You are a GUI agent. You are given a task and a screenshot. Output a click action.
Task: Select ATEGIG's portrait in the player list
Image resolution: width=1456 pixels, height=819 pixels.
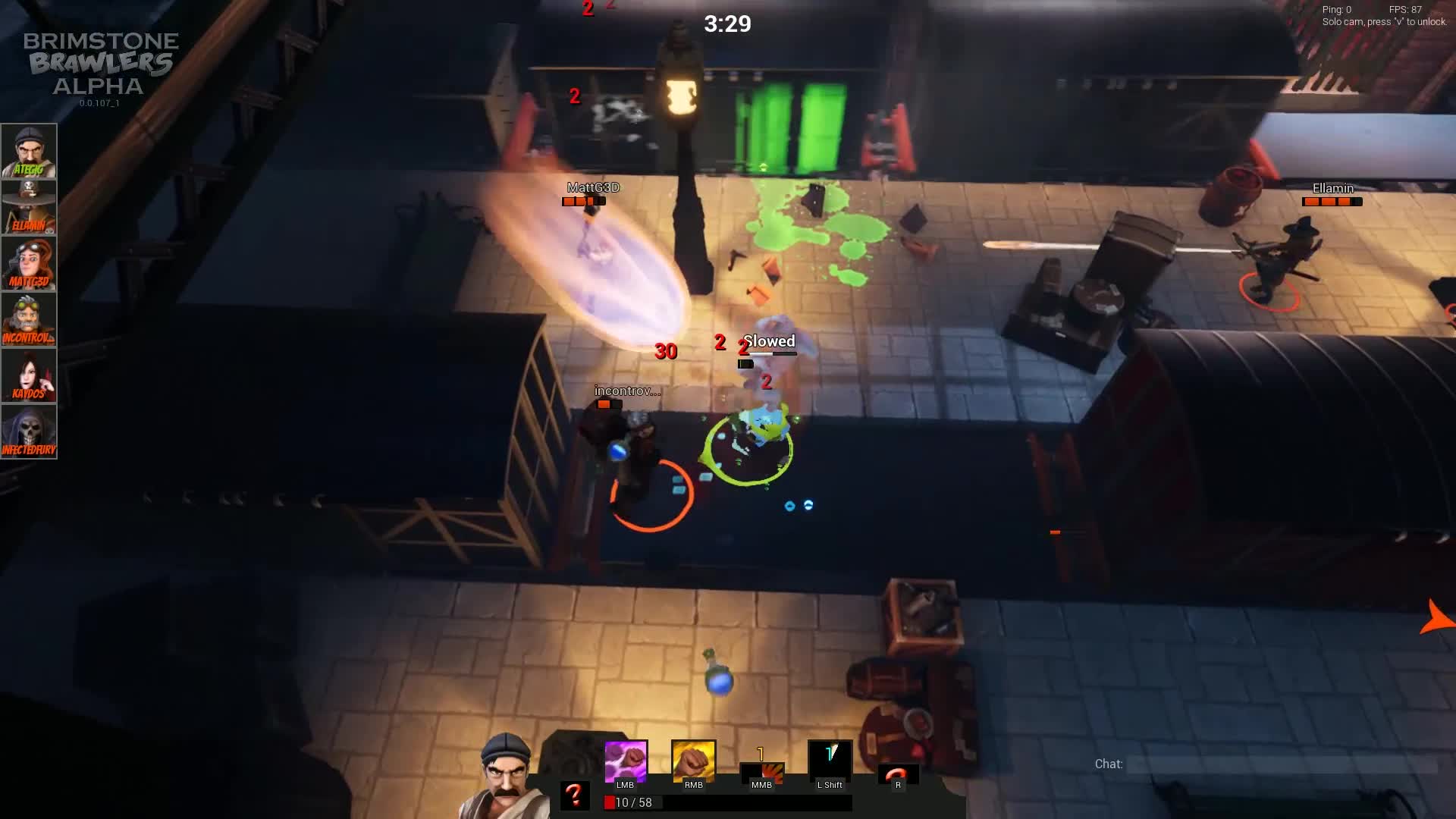[30, 149]
